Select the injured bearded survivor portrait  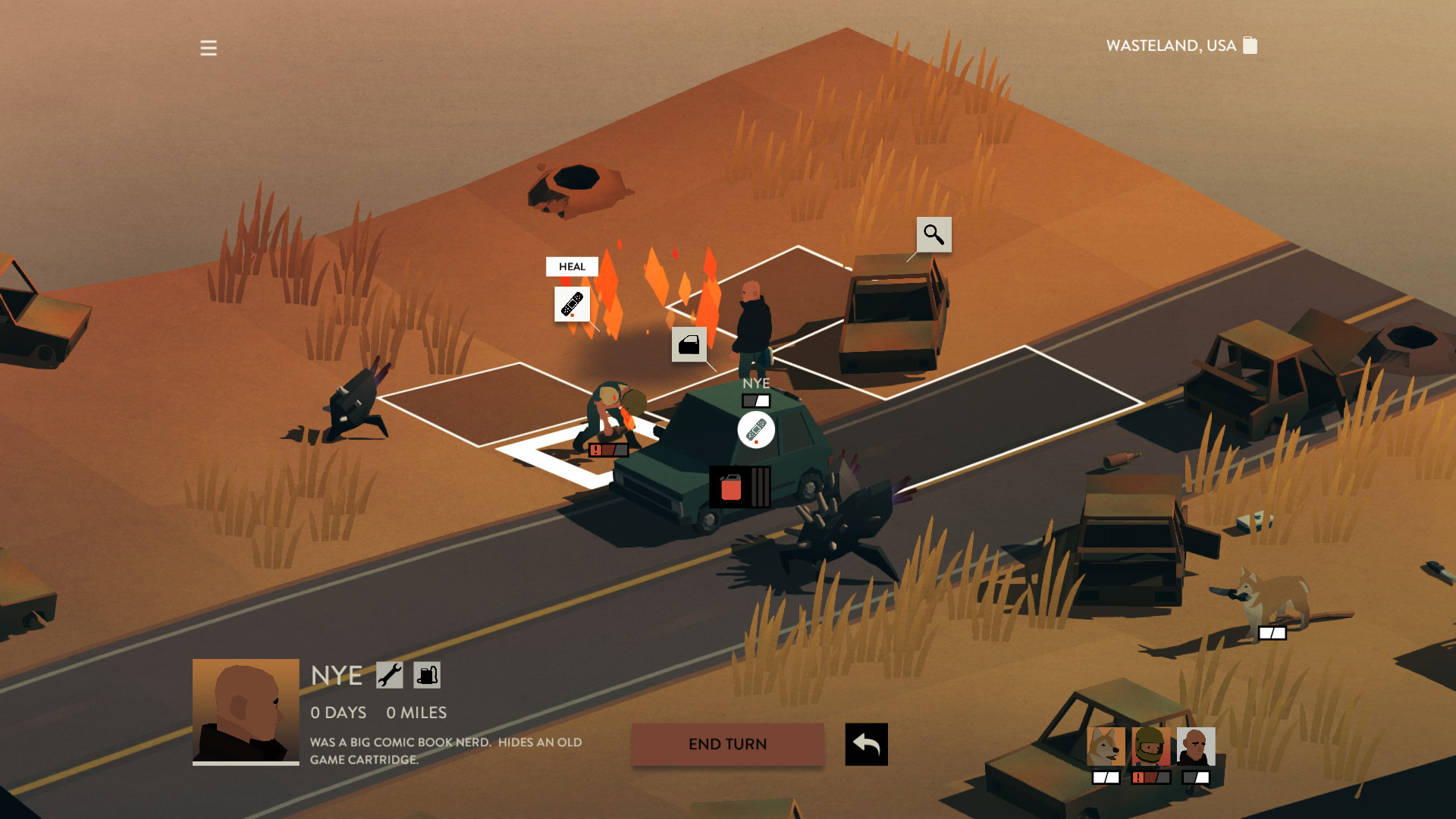point(1150,747)
